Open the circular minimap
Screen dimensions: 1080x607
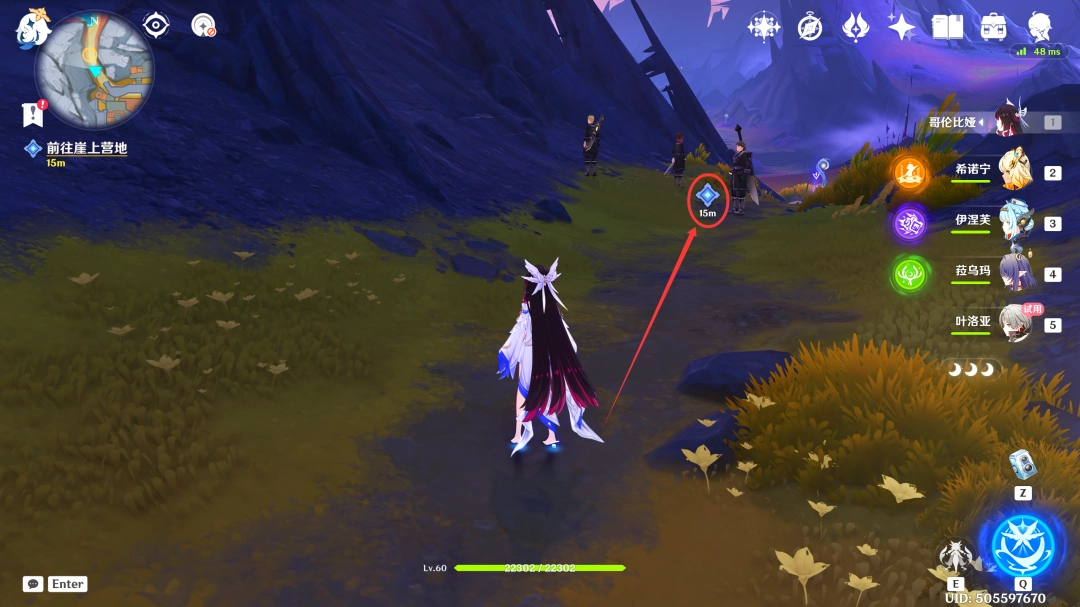pos(94,69)
